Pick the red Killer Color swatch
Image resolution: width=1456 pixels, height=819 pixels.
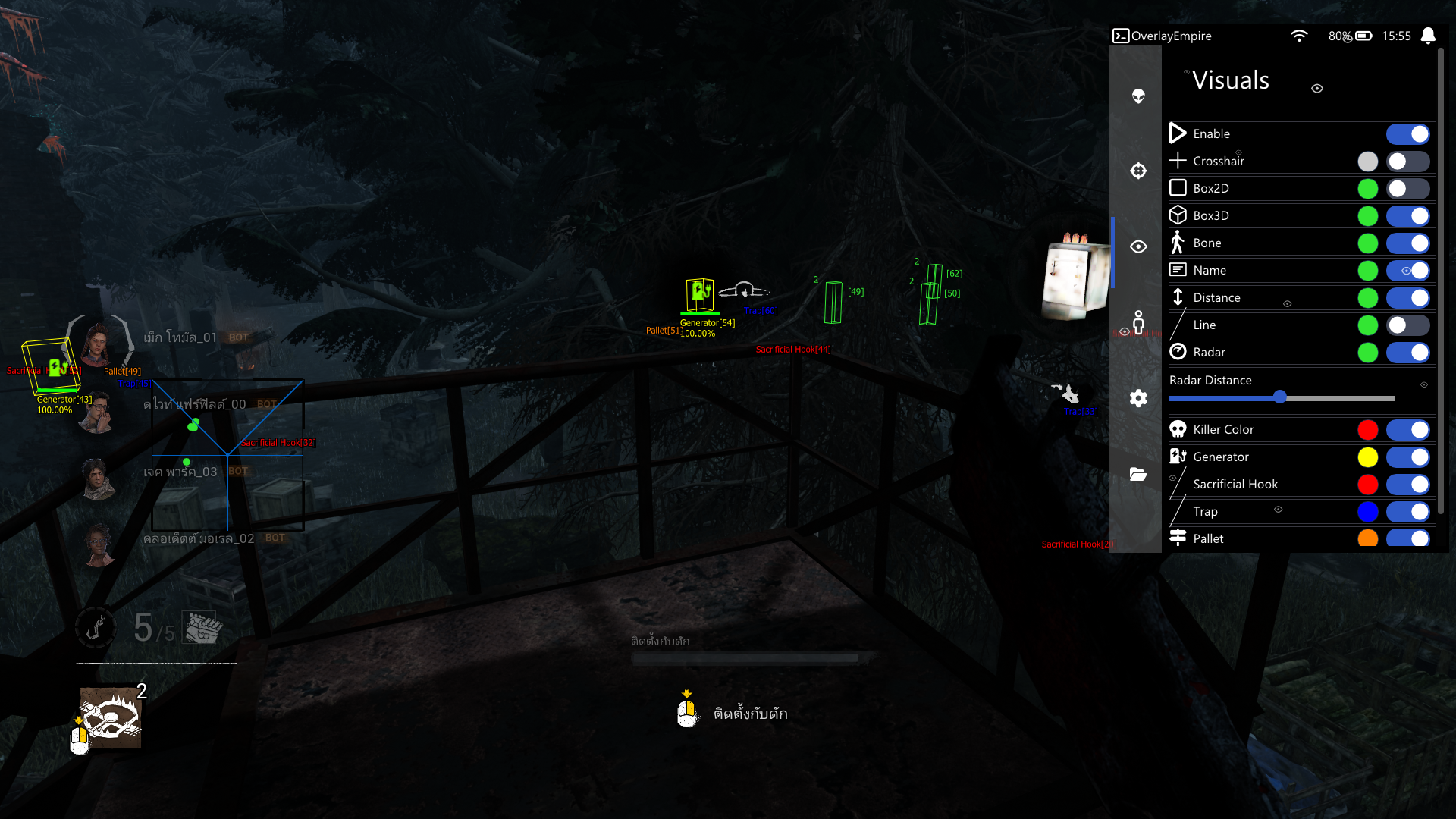pyautogui.click(x=1367, y=430)
